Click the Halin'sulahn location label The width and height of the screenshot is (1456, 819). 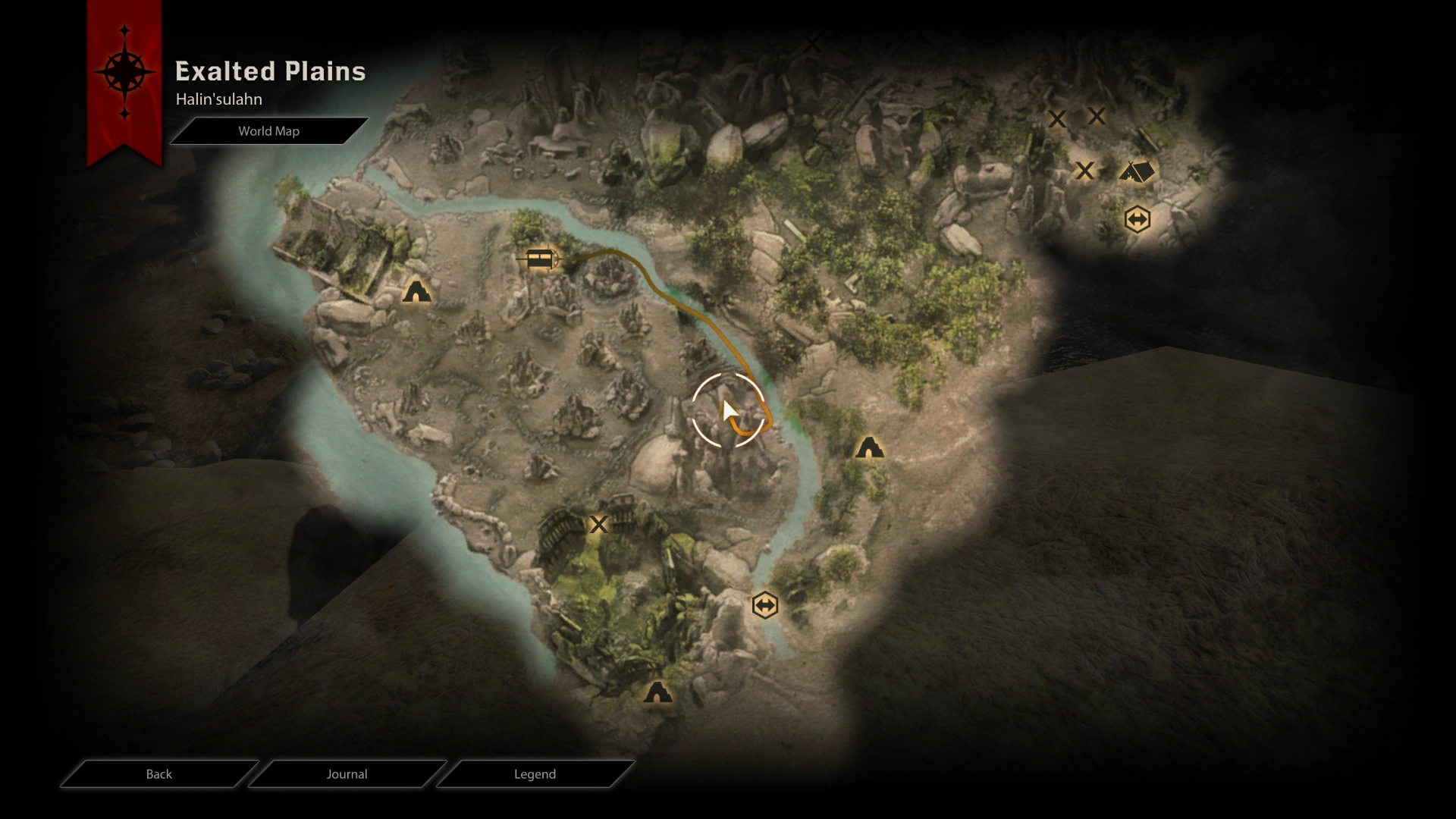tap(218, 99)
